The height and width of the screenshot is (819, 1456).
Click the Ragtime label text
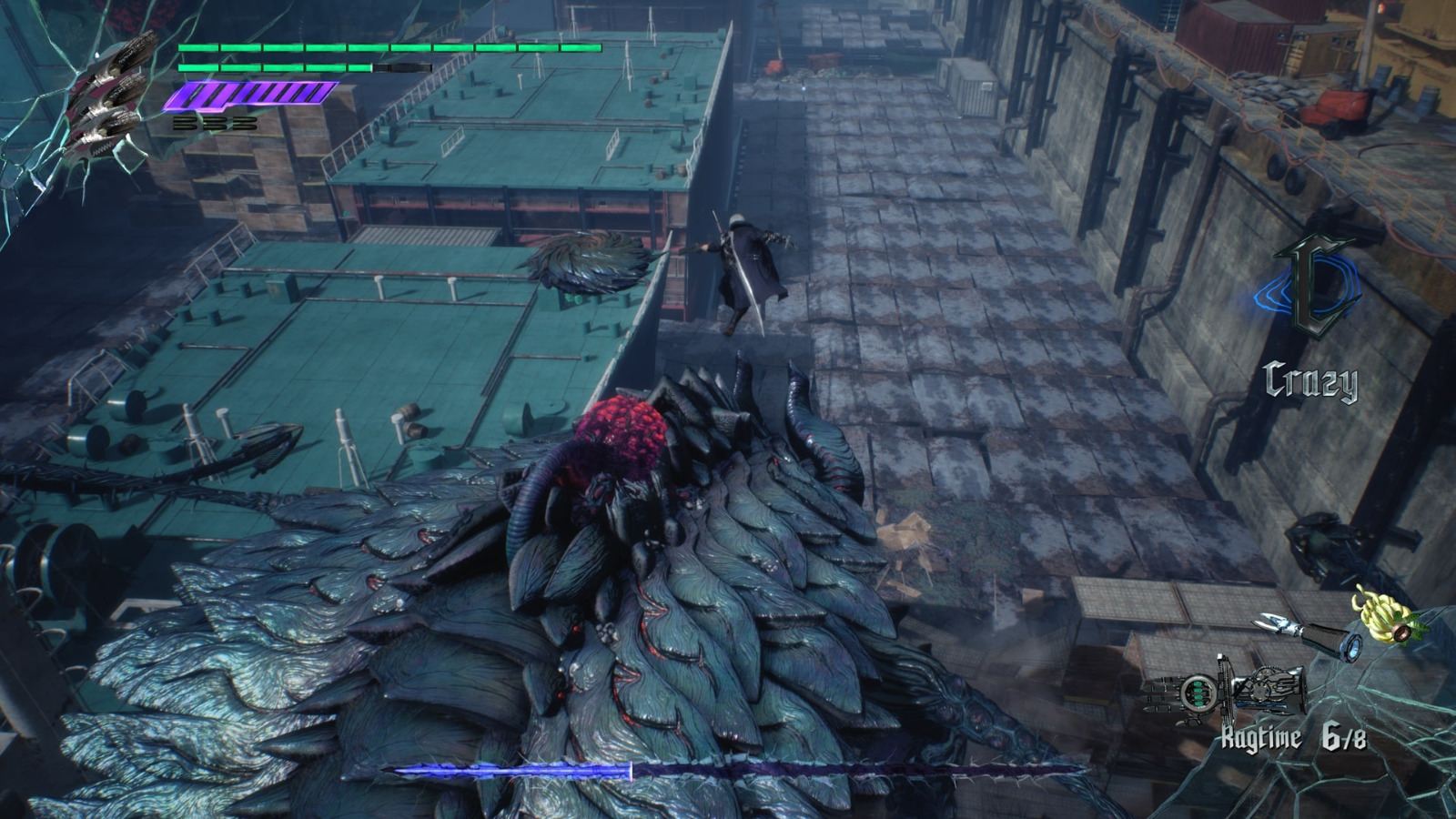(1260, 735)
